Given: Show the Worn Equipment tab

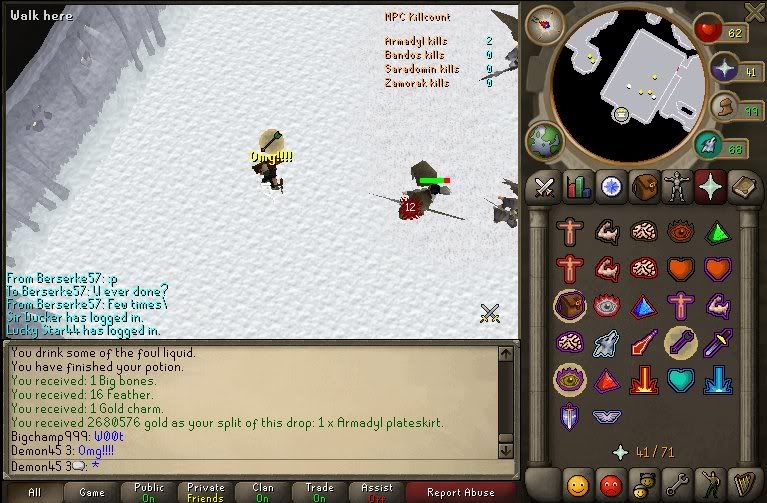Looking at the screenshot, I should click(x=678, y=186).
